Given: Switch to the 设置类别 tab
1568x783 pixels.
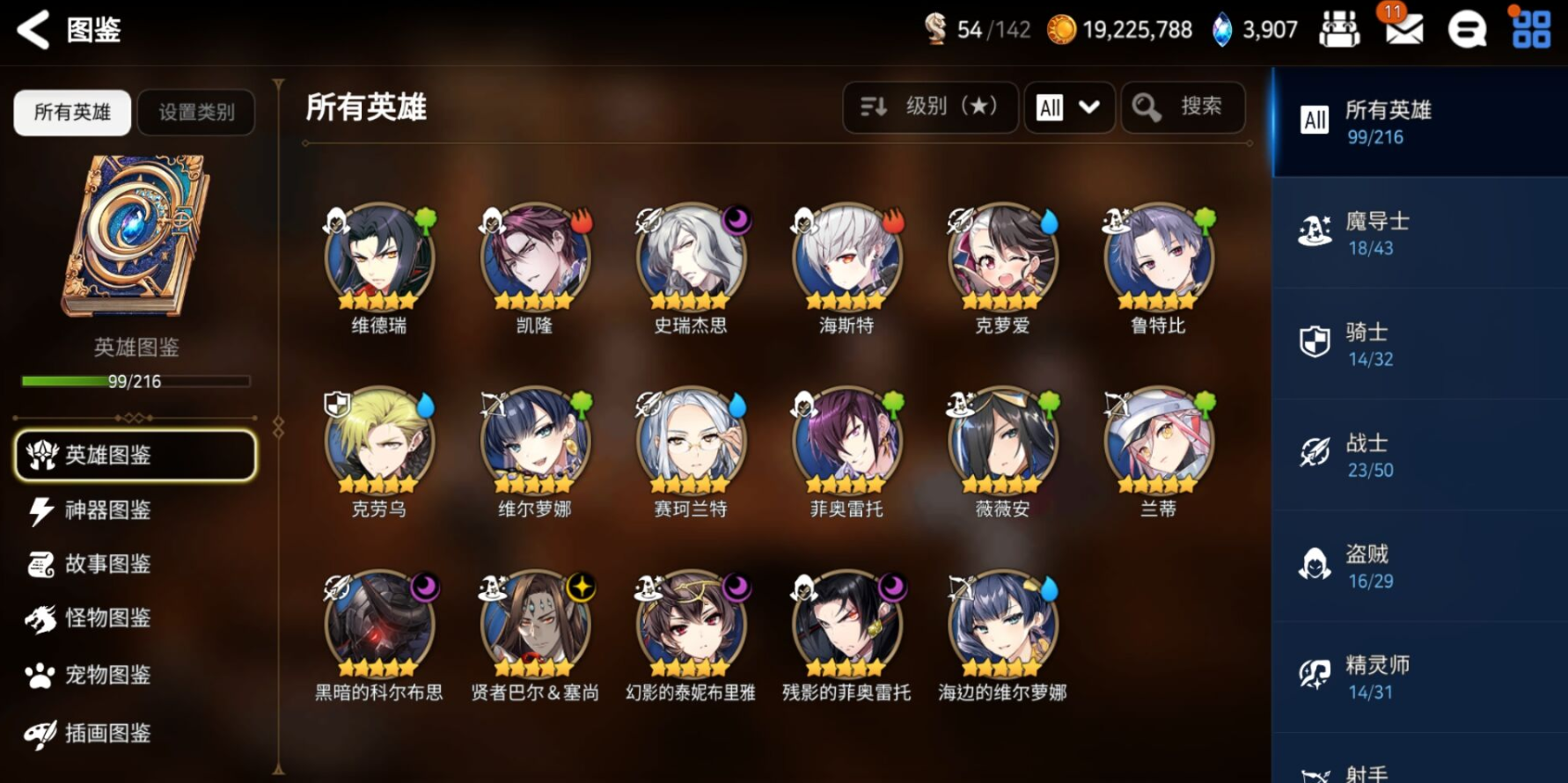Looking at the screenshot, I should pos(196,113).
